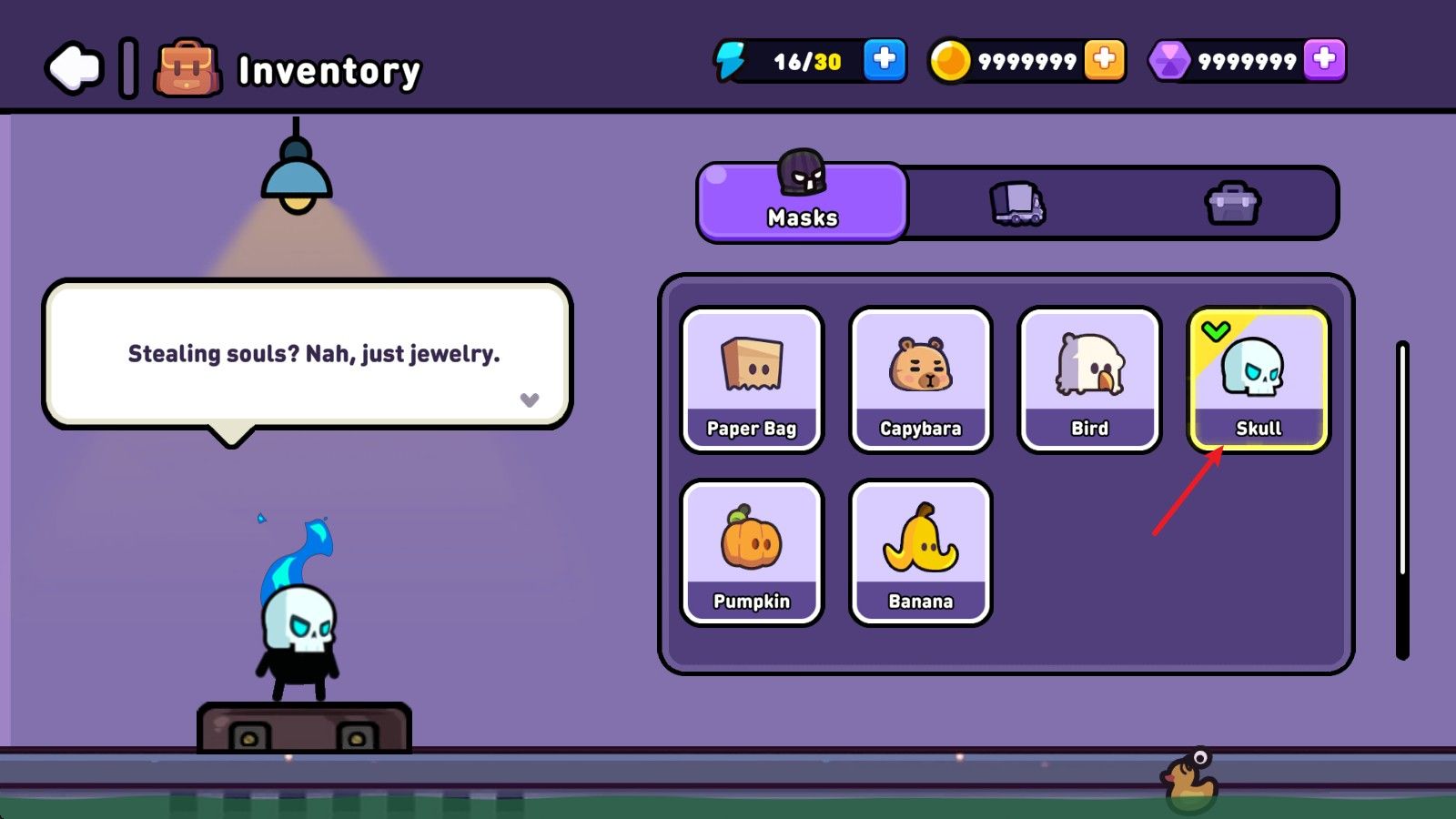Tap the heart on the speech bubble
Viewport: 1456px width, 819px height.
click(x=530, y=399)
